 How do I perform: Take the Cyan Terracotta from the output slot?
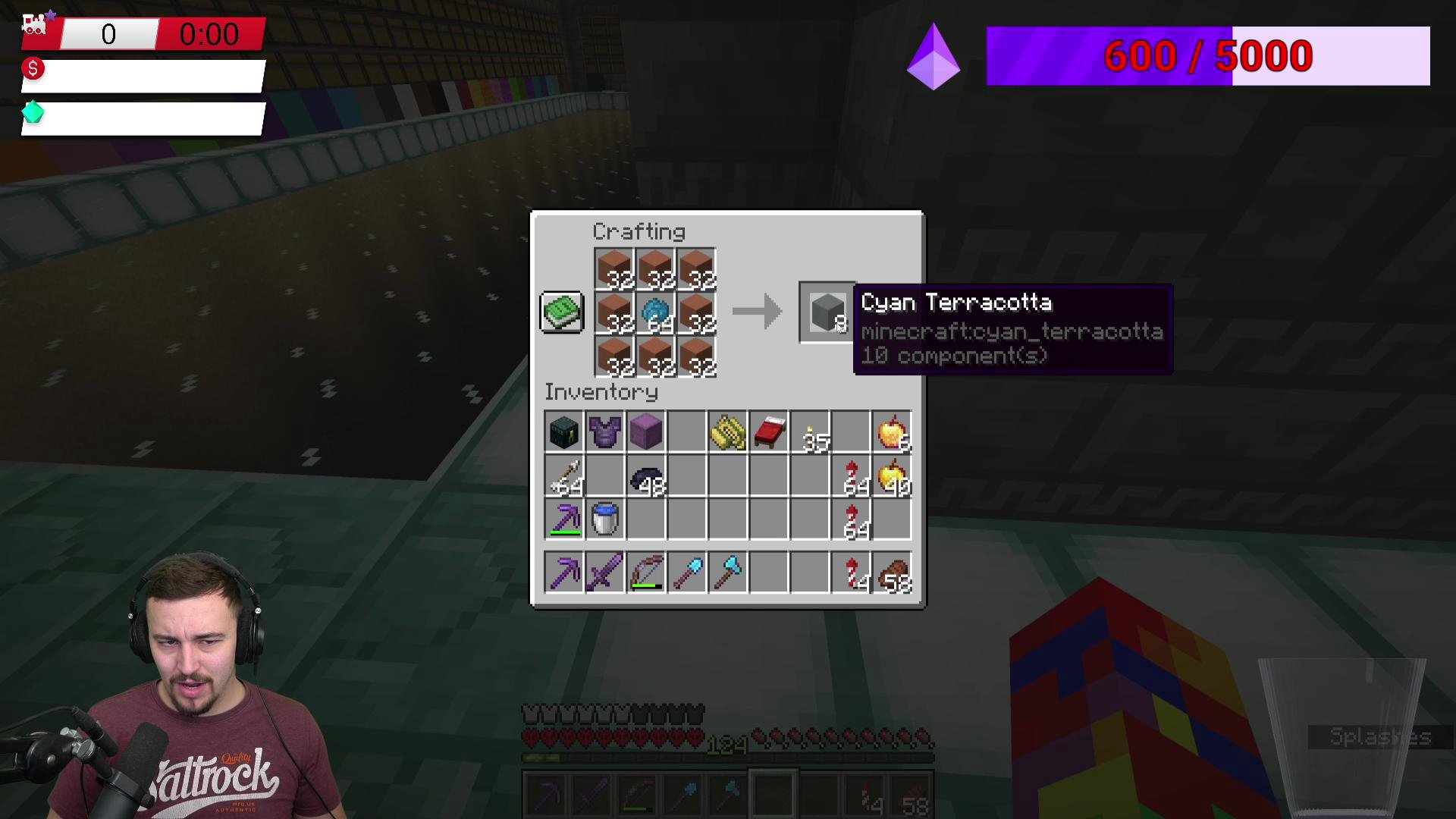point(827,312)
